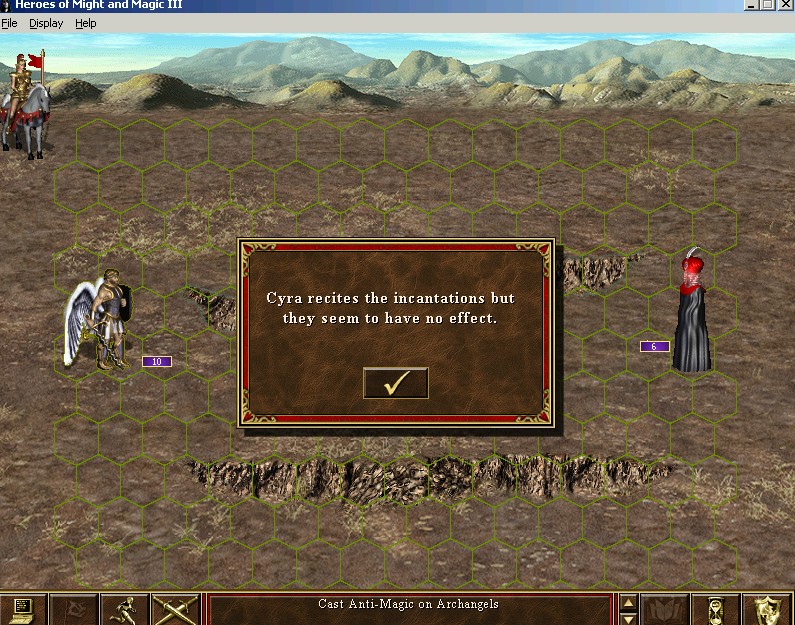
Task: Confirm the no-effect message with the checkmark
Action: (x=395, y=383)
